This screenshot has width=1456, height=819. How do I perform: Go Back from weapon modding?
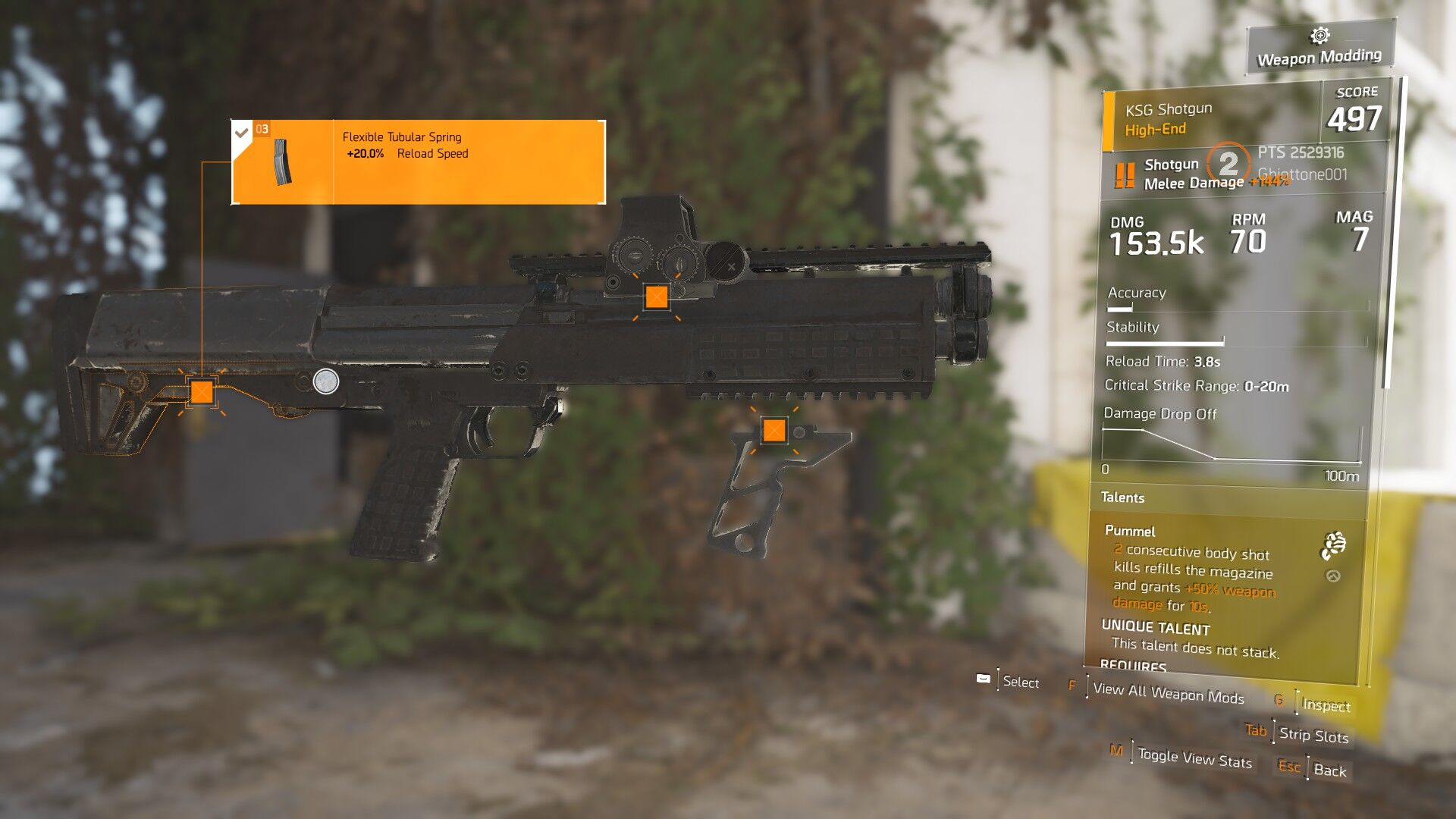(1329, 770)
